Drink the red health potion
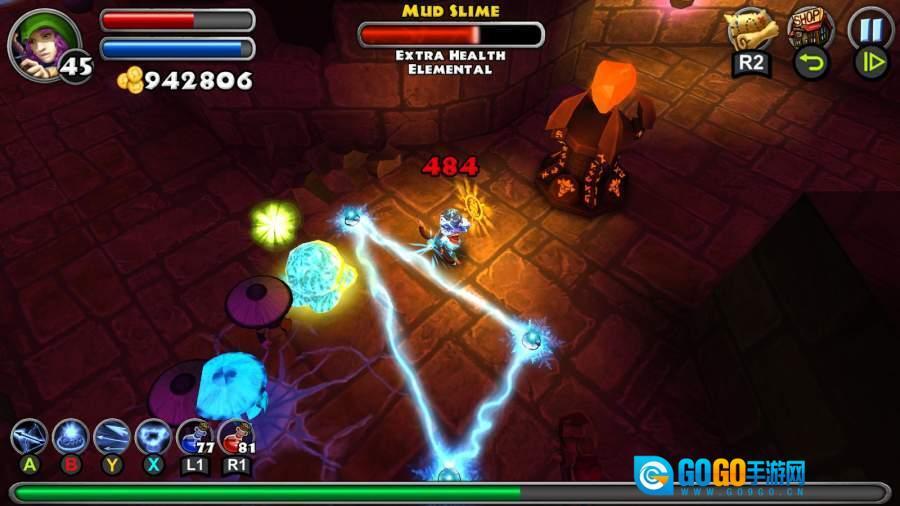The height and width of the screenshot is (506, 900). point(236,437)
